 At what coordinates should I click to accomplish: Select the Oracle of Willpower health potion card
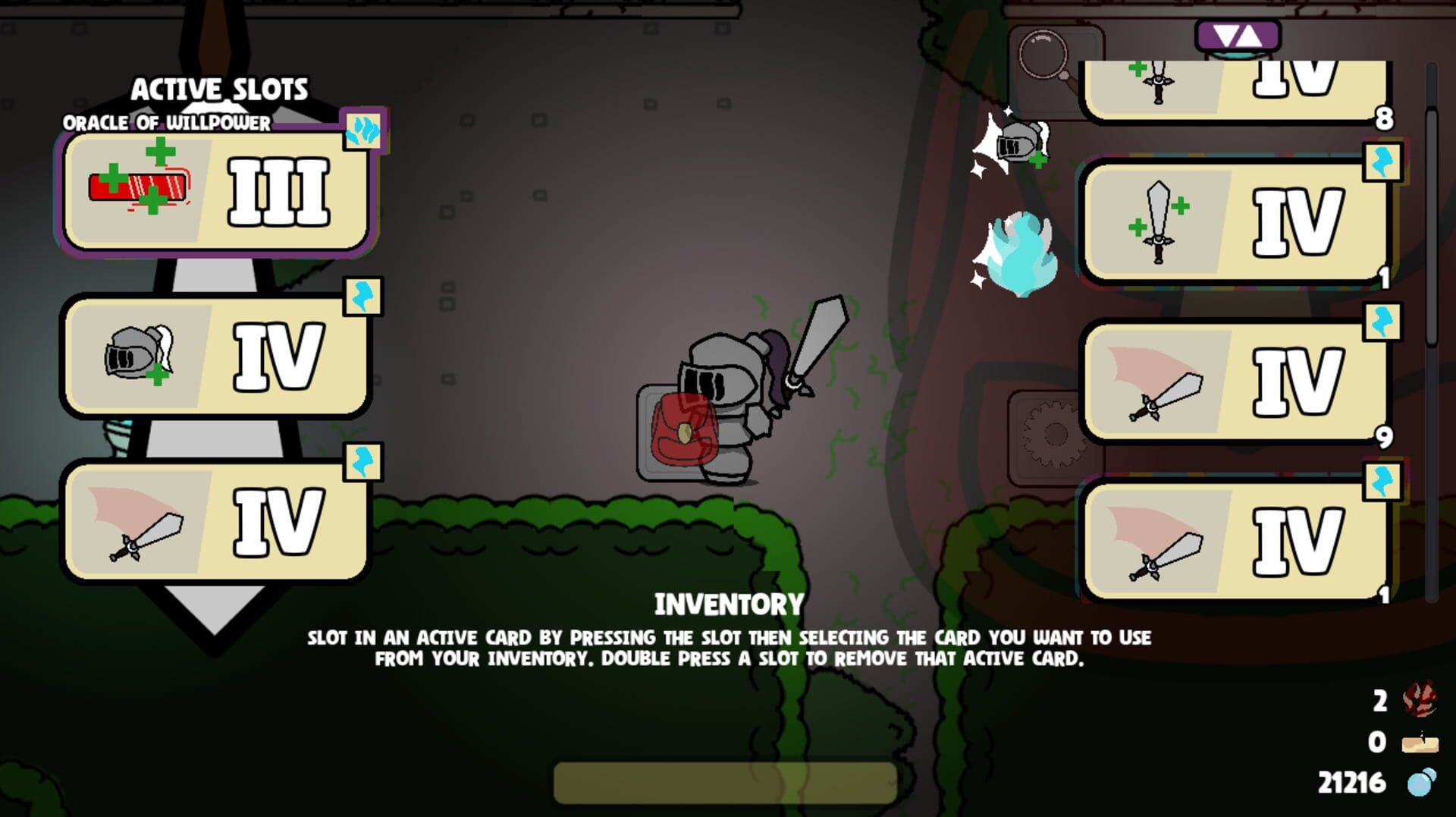pyautogui.click(x=216, y=193)
